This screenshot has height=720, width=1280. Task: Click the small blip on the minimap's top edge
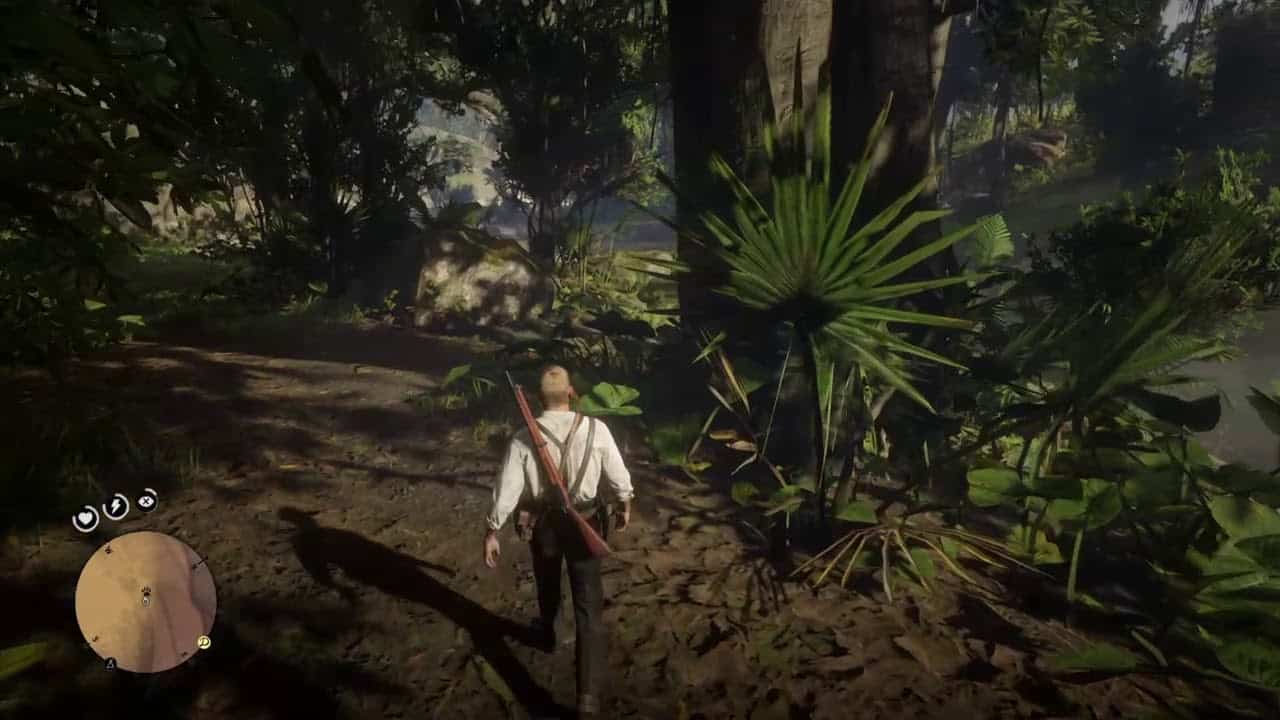108,549
